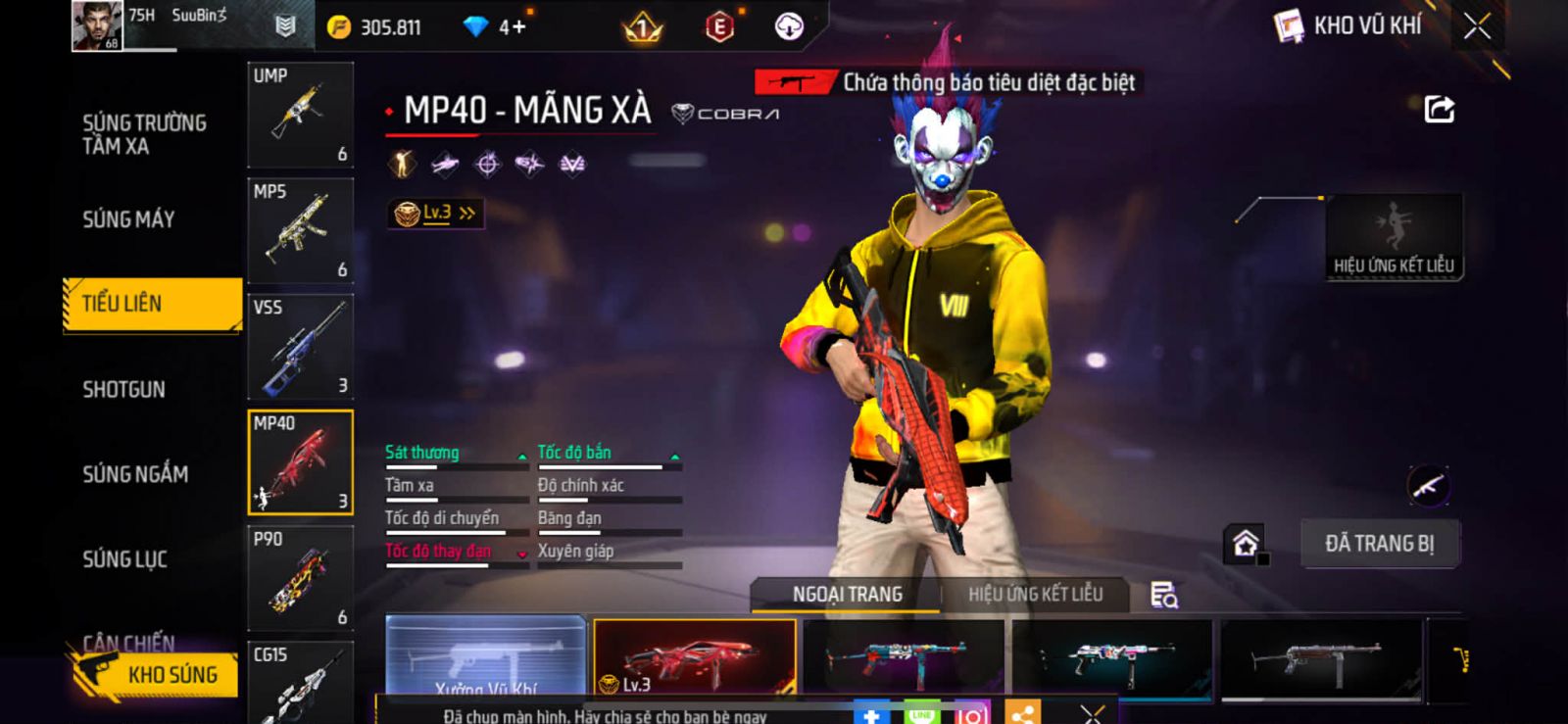Switch to the Súng Máy category
The image size is (1568, 724).
point(128,219)
